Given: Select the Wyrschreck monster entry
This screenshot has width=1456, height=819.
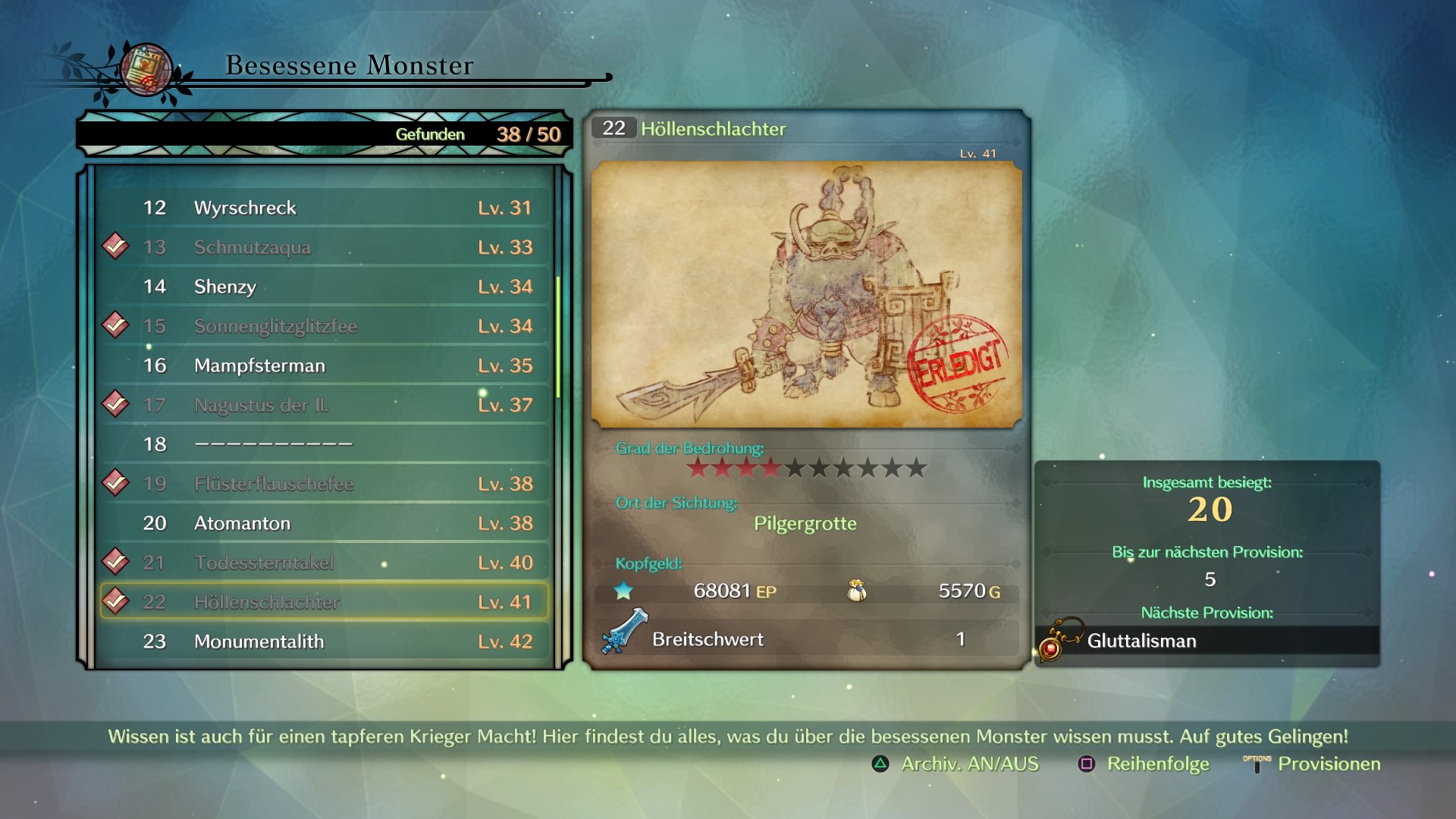Looking at the screenshot, I should [x=325, y=208].
